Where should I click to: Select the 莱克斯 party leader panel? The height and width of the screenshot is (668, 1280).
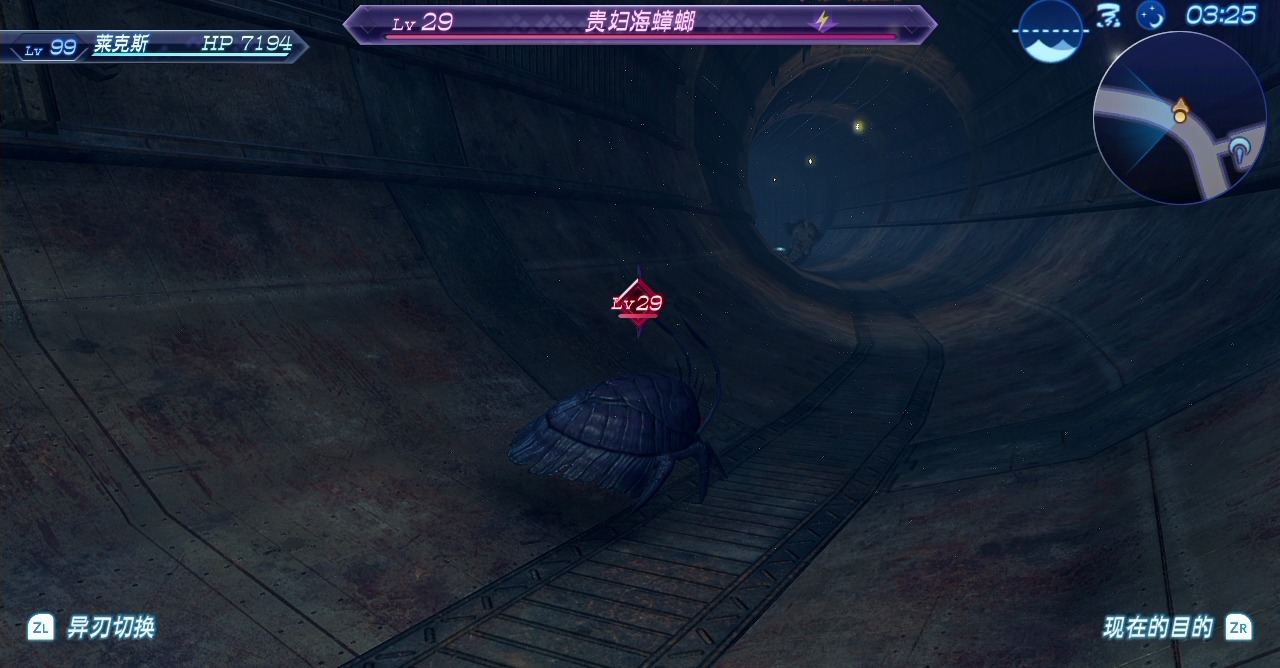coord(155,46)
